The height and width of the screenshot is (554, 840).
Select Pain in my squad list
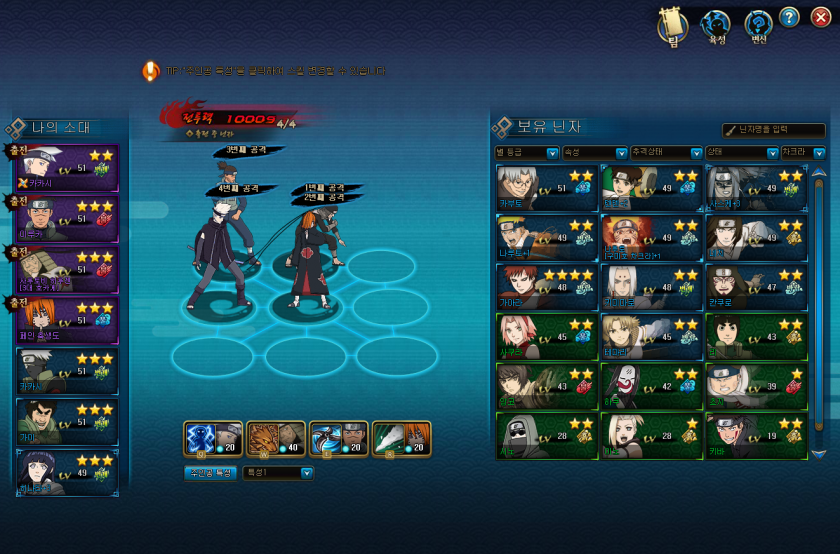(65, 320)
